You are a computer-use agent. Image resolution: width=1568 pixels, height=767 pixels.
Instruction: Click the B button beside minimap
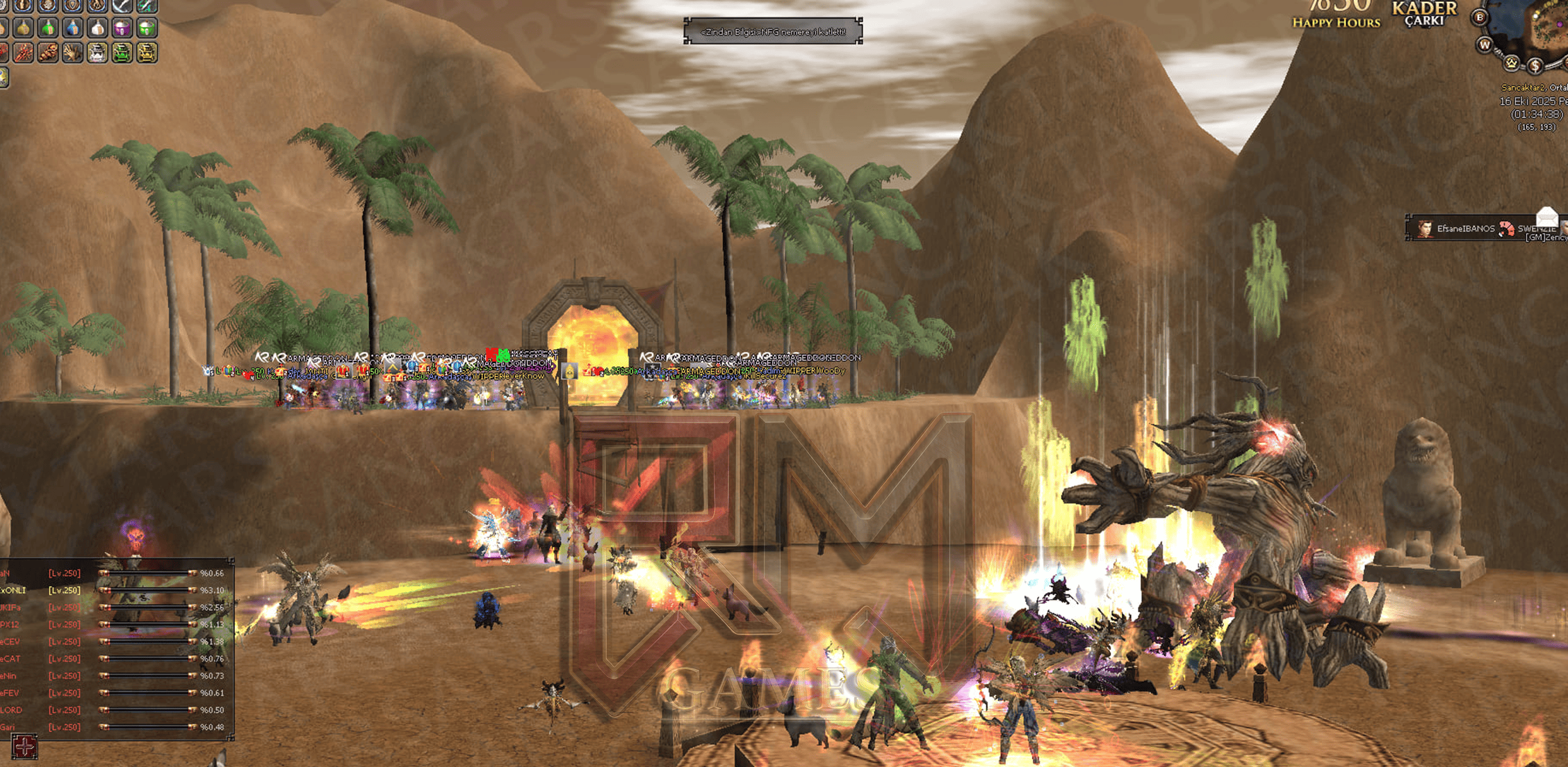tap(1480, 18)
